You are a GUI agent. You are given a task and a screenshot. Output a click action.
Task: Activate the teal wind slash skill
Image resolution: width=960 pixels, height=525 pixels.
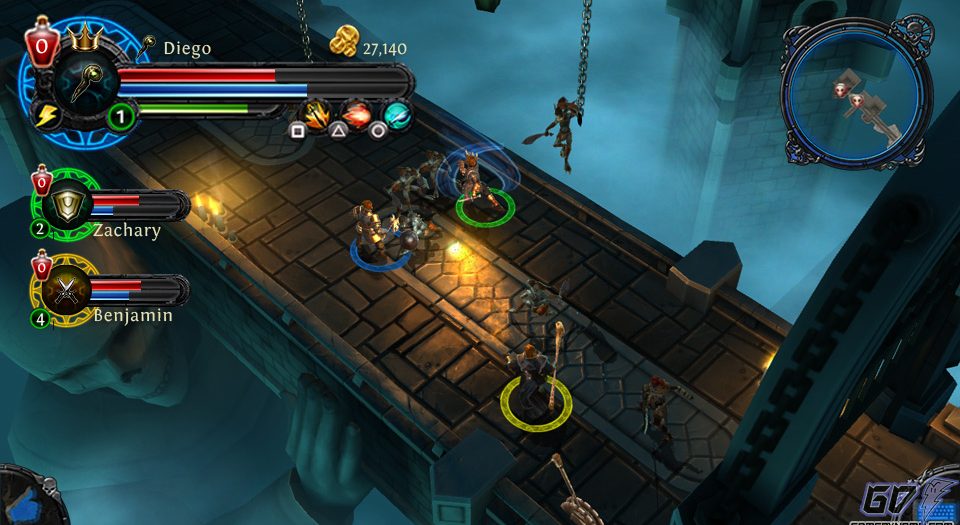pos(397,113)
